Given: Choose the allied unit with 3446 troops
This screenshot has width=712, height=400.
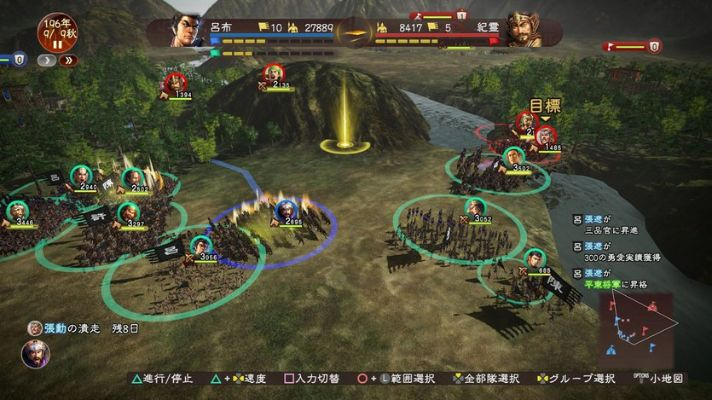Looking at the screenshot, I should coord(17,211).
